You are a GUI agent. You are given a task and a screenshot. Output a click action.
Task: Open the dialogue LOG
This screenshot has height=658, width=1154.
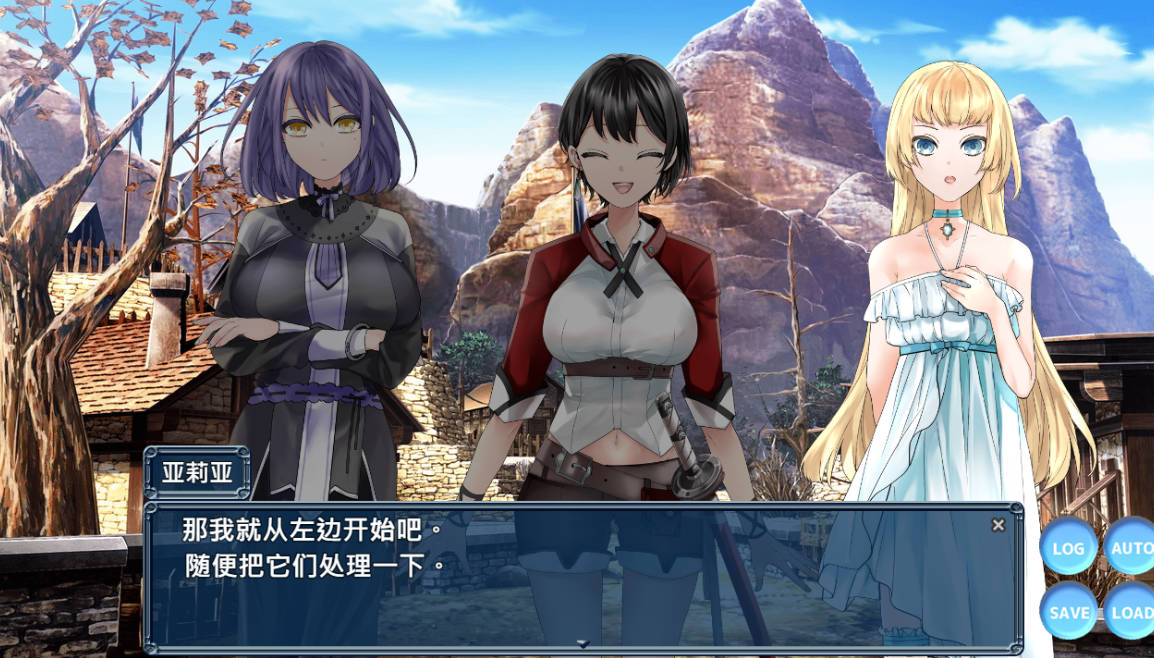pyautogui.click(x=1068, y=548)
